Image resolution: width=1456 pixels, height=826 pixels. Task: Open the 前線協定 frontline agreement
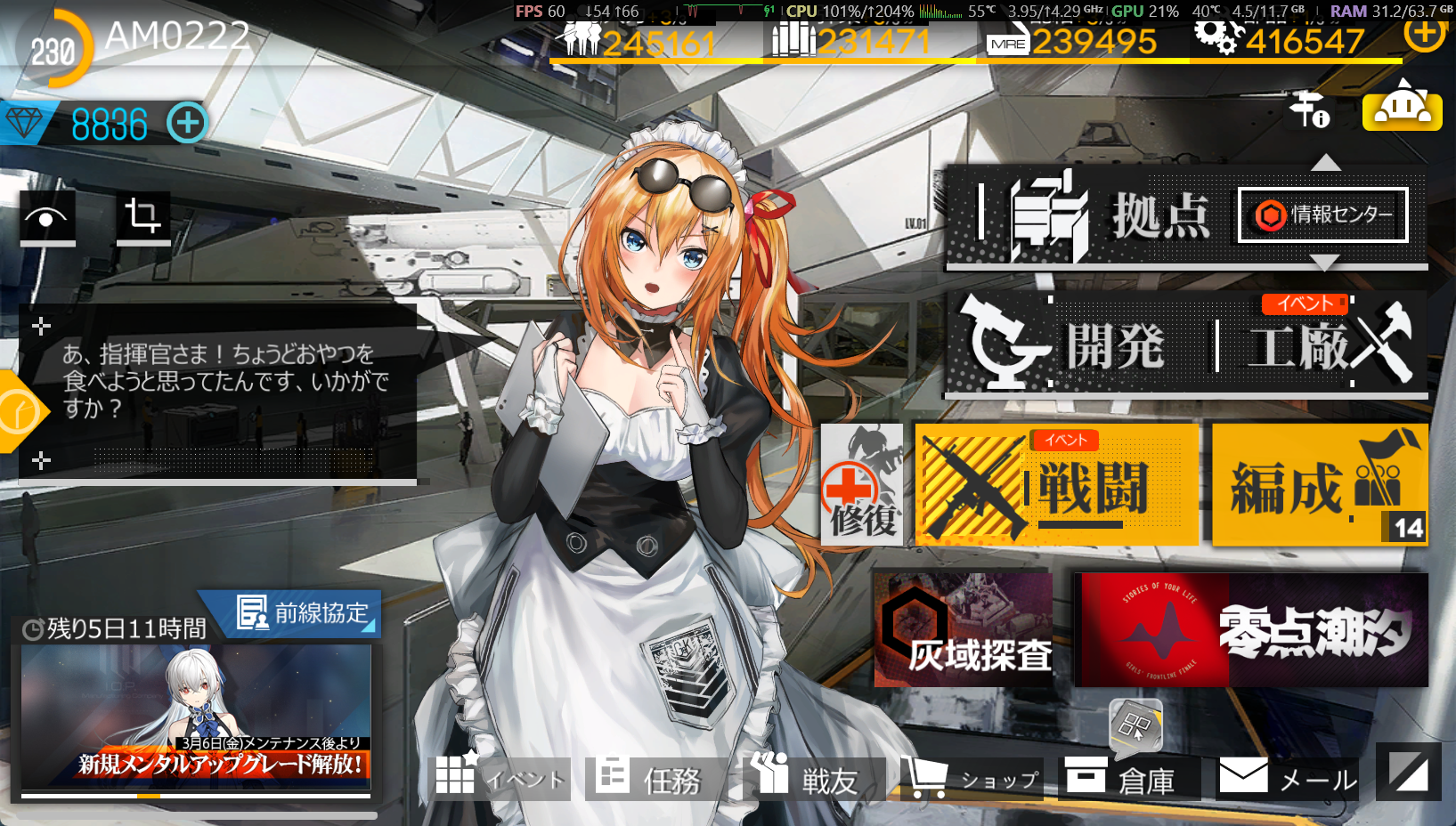[x=303, y=613]
